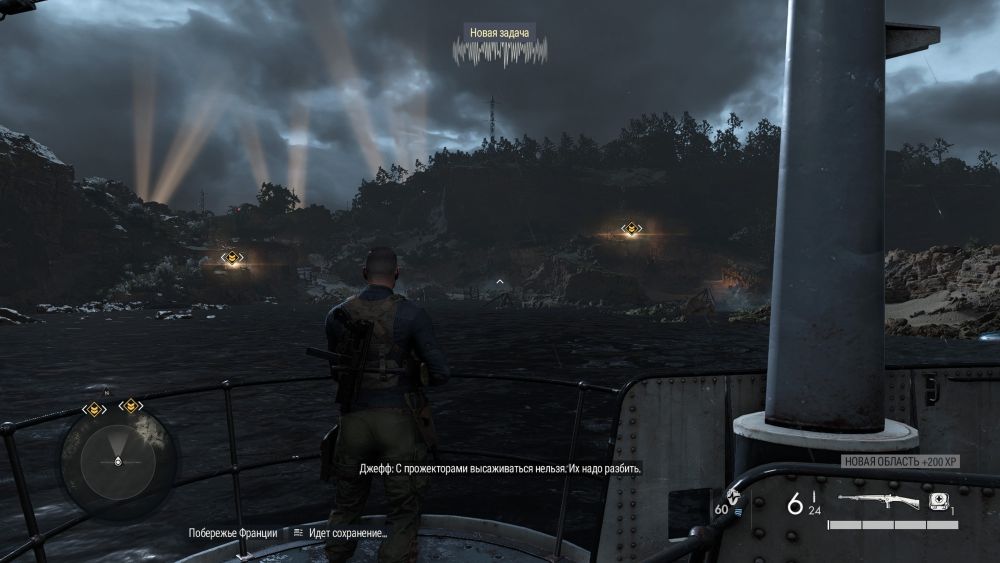Use the medkit item icon
1000x563 pixels.
pos(938,501)
